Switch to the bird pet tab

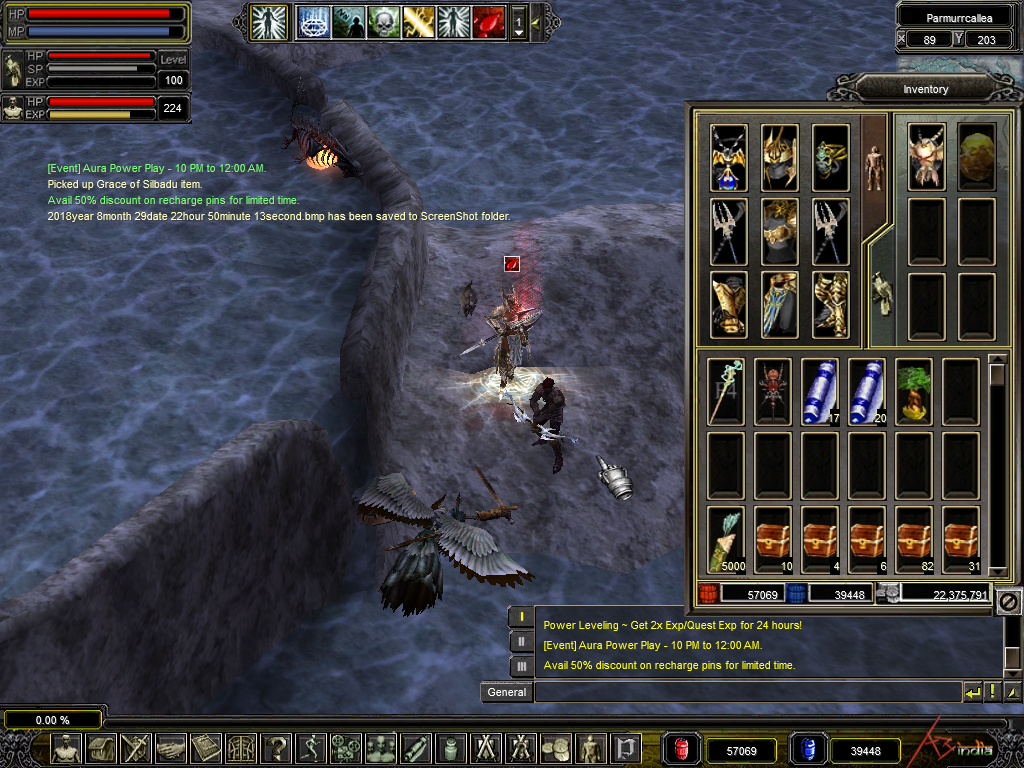click(880, 293)
